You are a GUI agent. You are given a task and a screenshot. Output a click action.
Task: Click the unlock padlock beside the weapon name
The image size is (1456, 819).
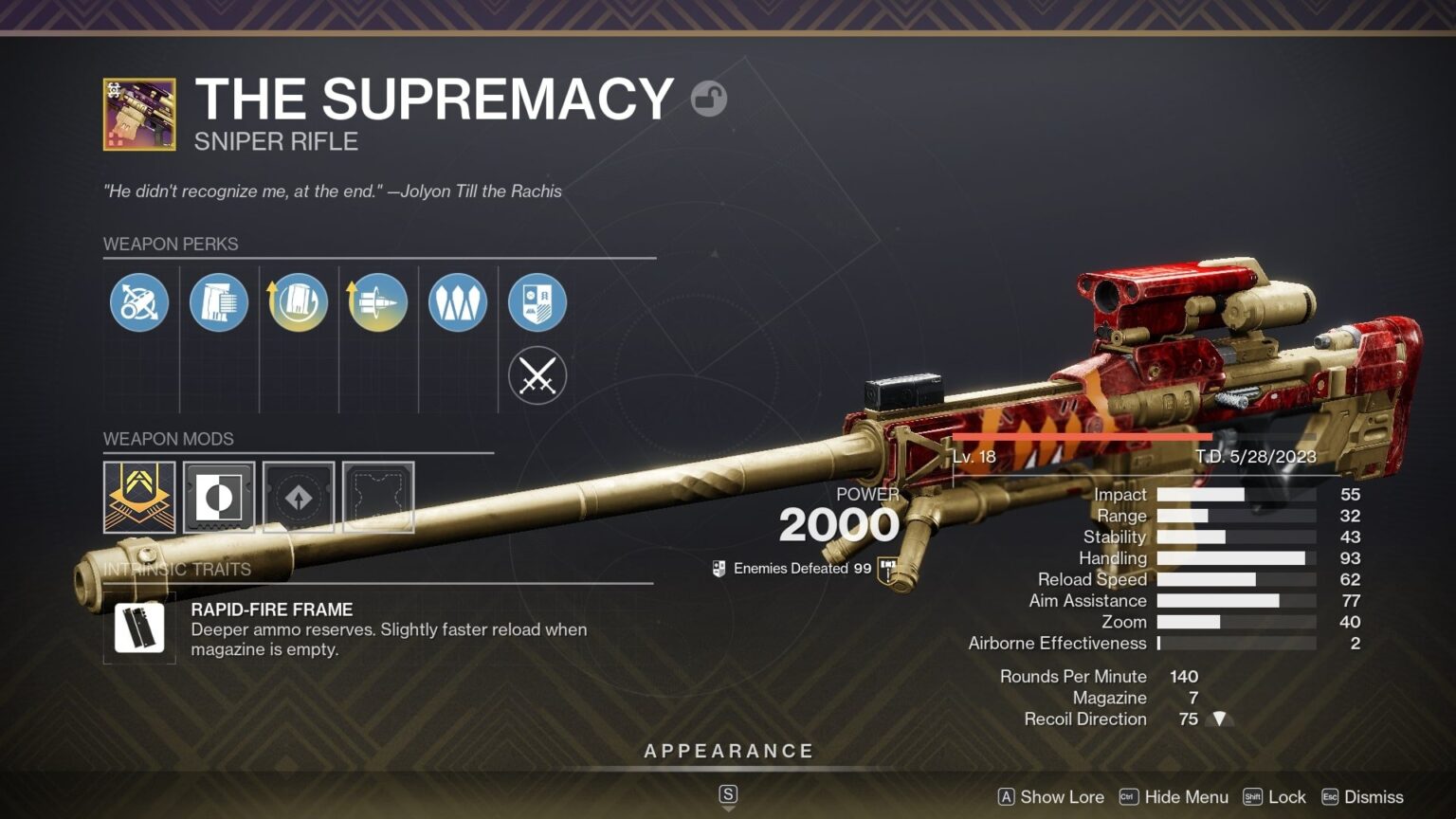pos(709,99)
